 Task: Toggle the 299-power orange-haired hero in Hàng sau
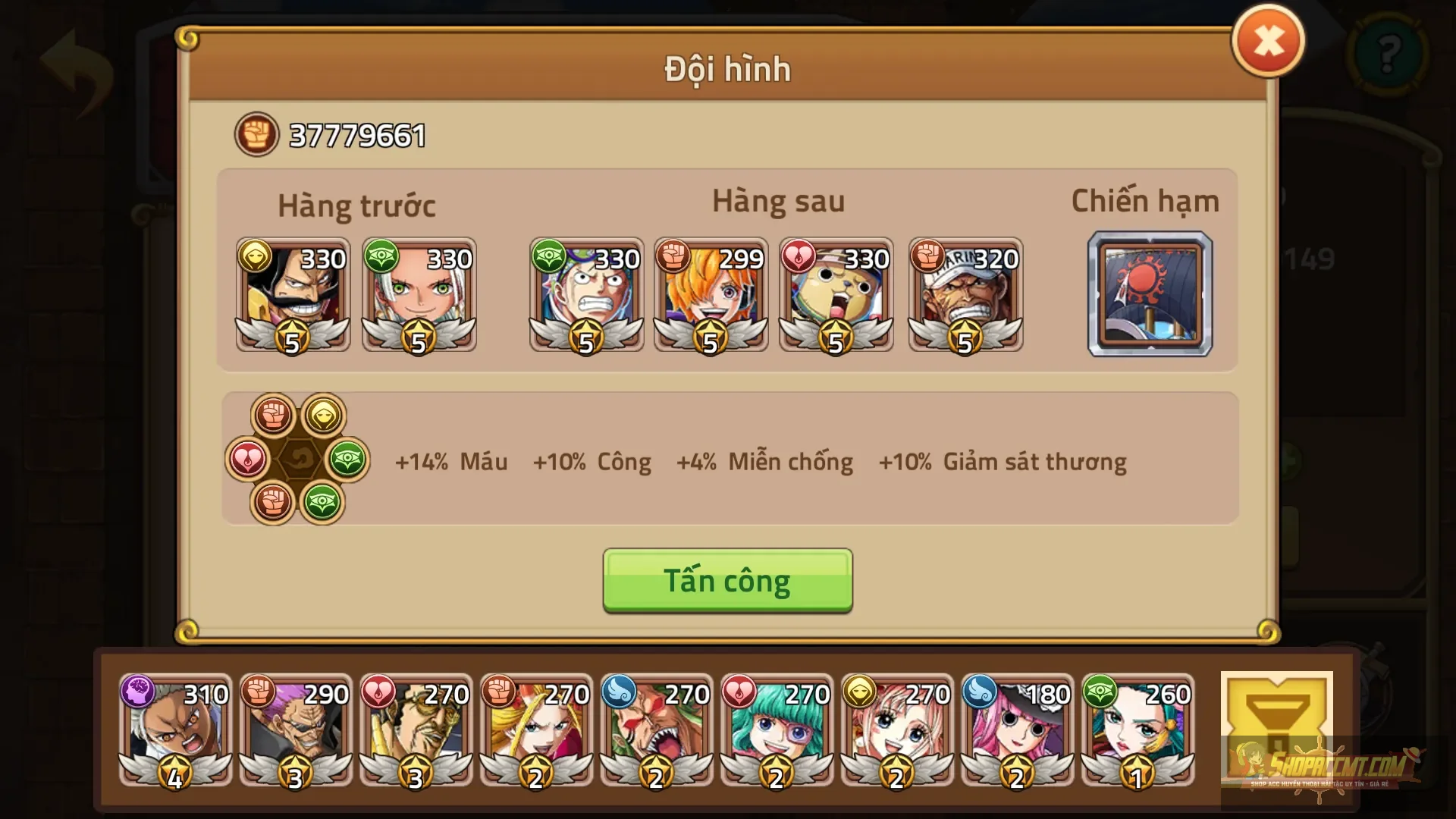711,296
